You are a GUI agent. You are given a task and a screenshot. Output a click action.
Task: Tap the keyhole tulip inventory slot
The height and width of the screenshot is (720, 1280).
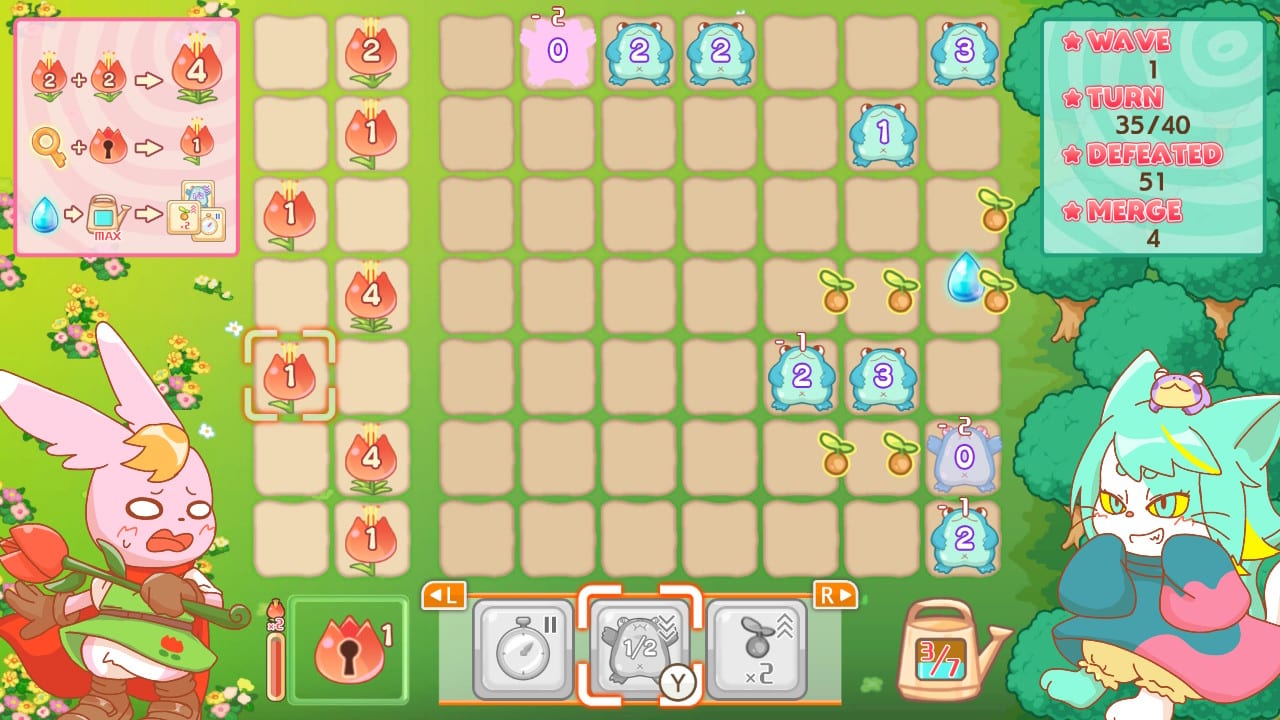click(x=348, y=651)
